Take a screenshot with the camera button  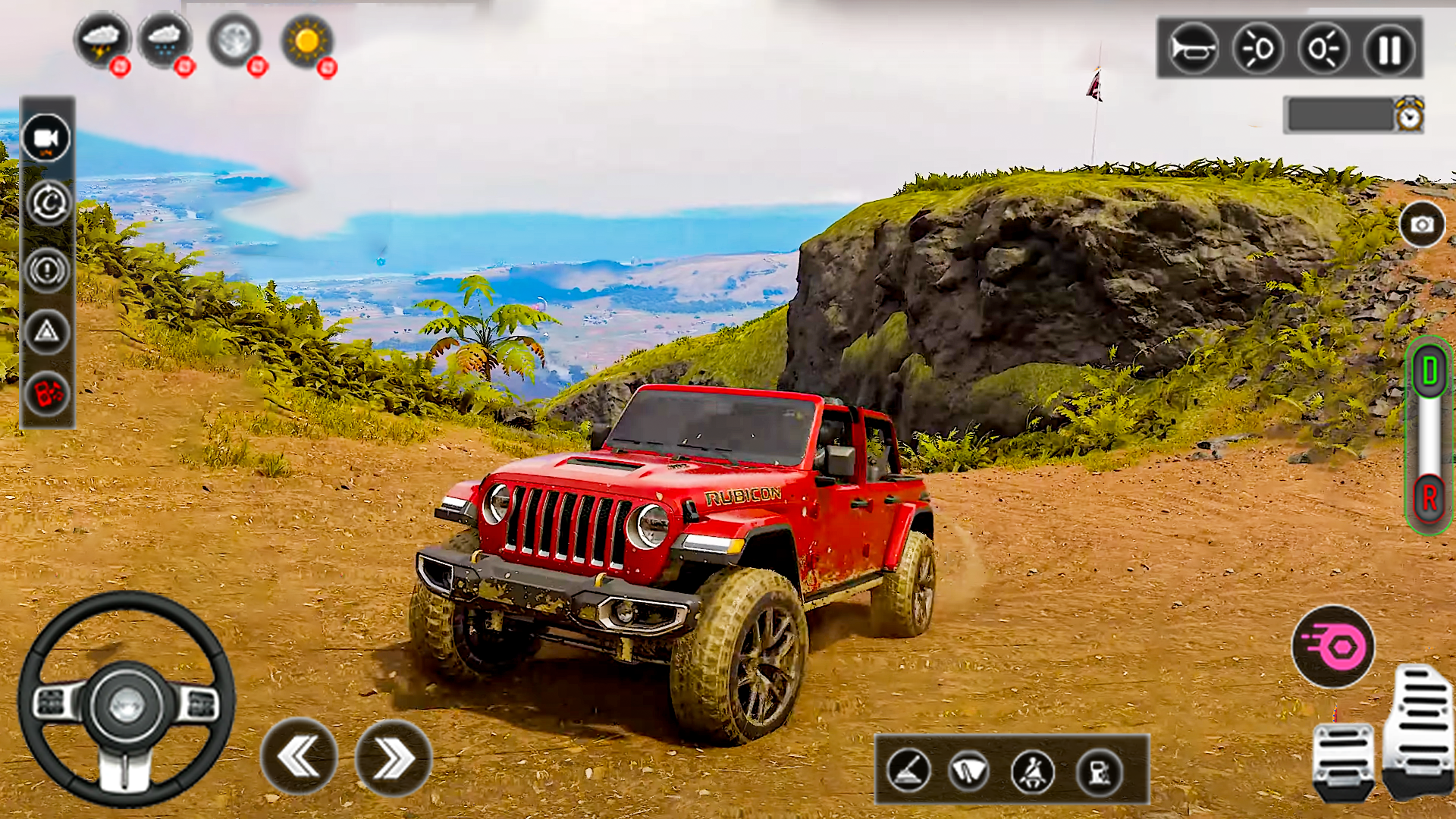pyautogui.click(x=1422, y=224)
